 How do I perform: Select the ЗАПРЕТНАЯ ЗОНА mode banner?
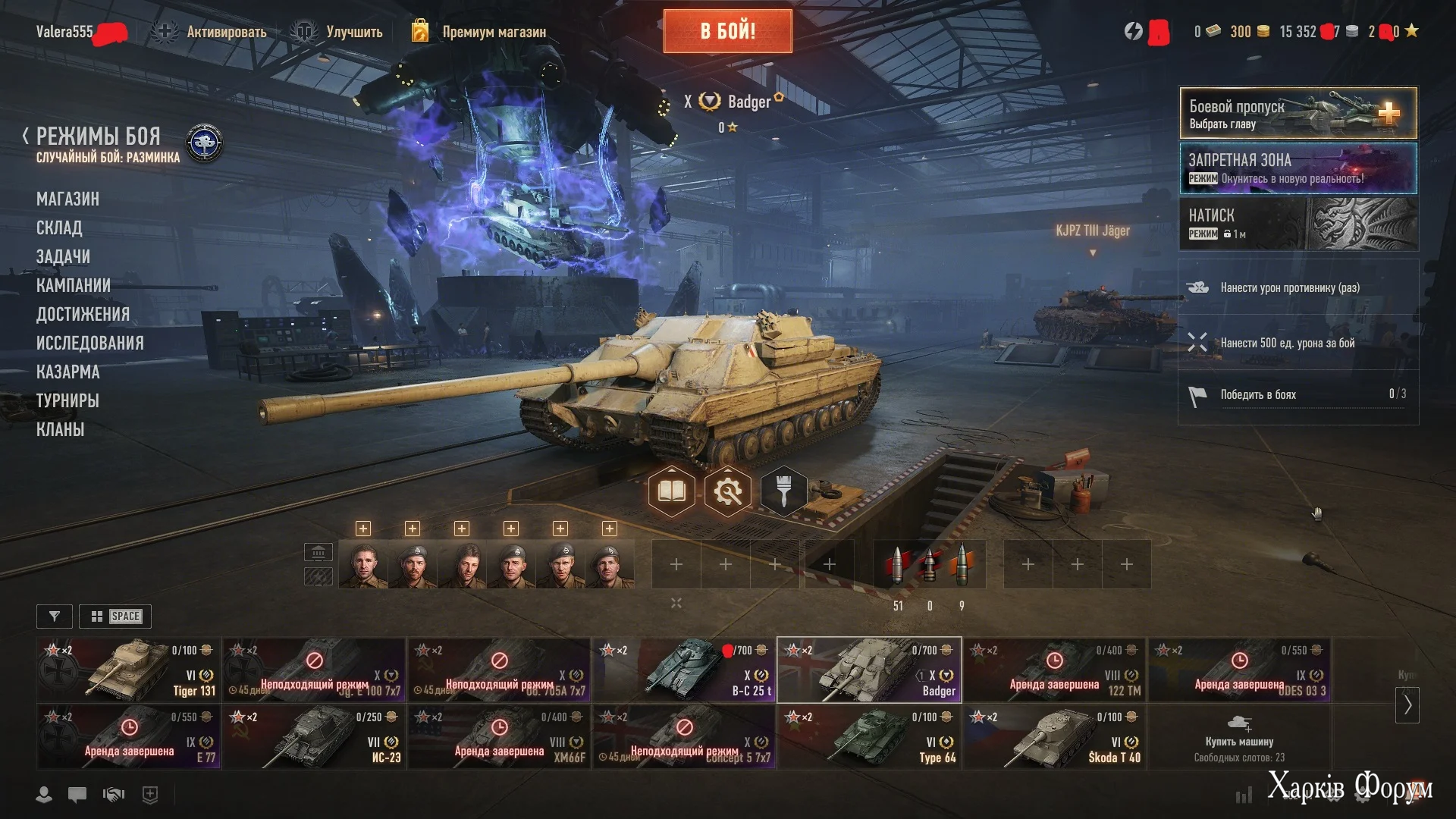1298,168
